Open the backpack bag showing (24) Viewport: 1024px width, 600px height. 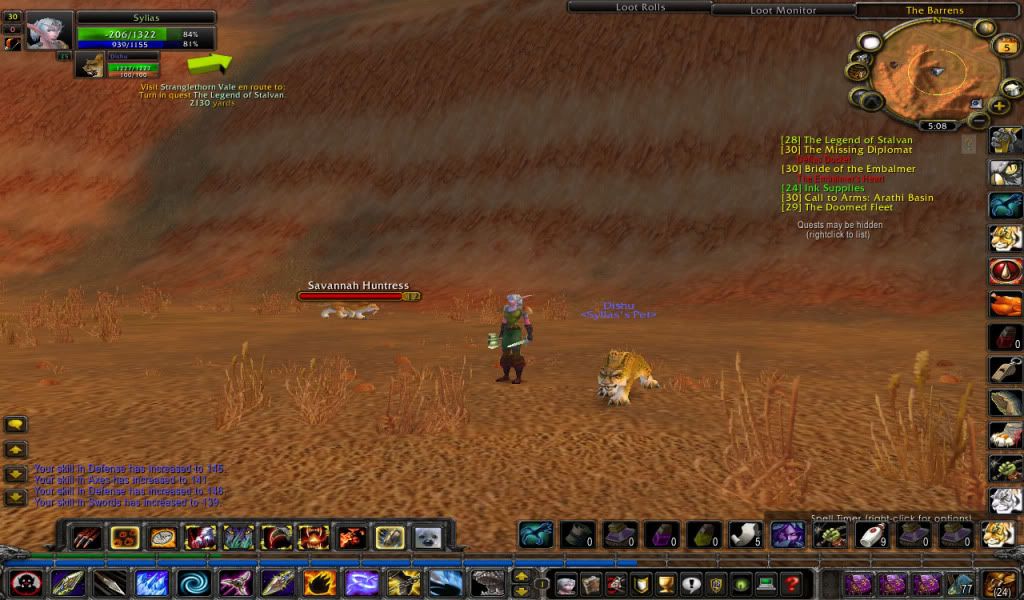click(x=1000, y=582)
